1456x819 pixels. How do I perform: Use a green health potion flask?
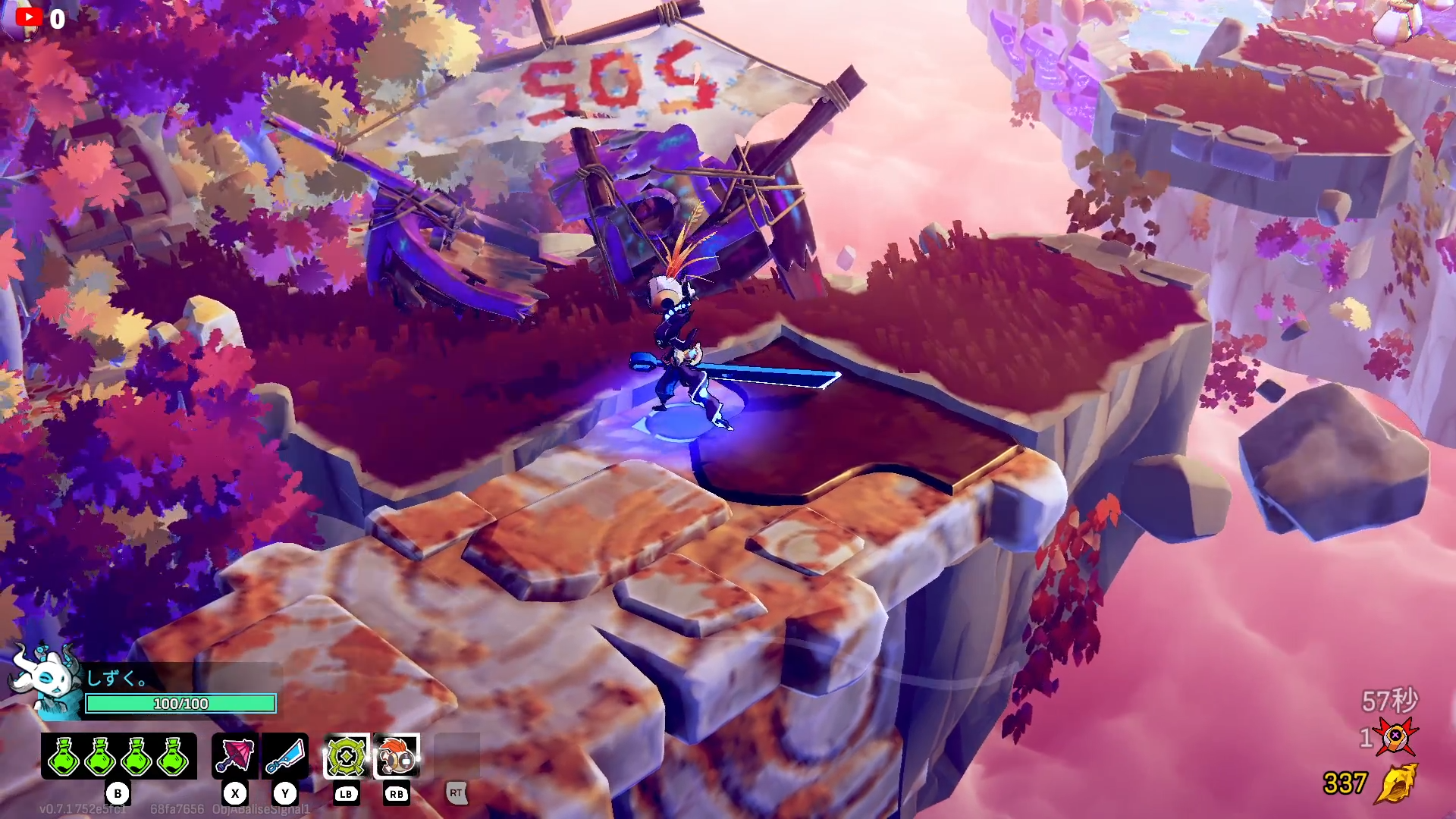click(64, 756)
